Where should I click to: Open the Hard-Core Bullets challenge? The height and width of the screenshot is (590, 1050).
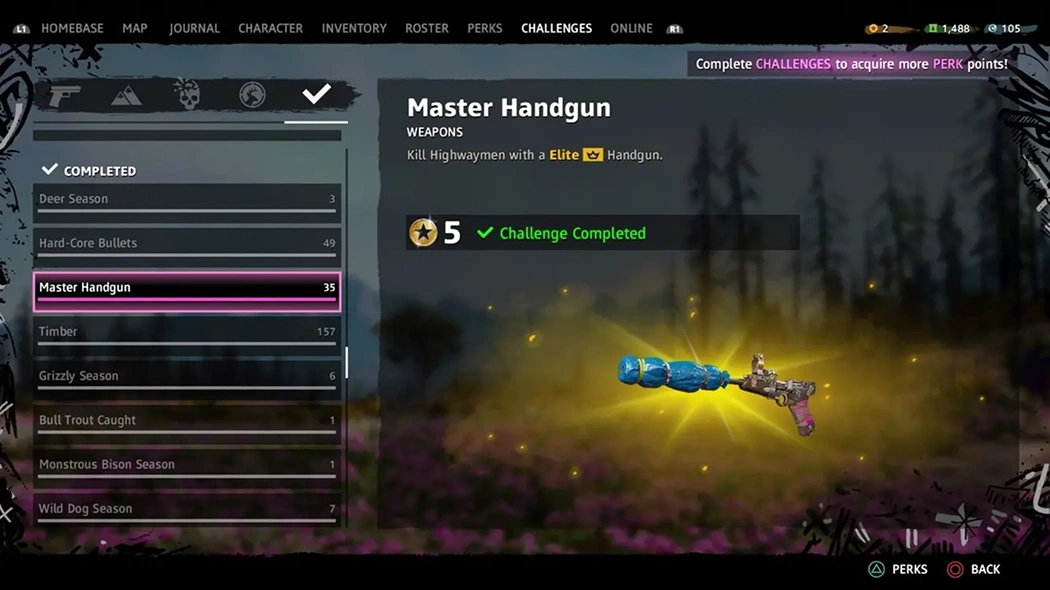coord(187,243)
